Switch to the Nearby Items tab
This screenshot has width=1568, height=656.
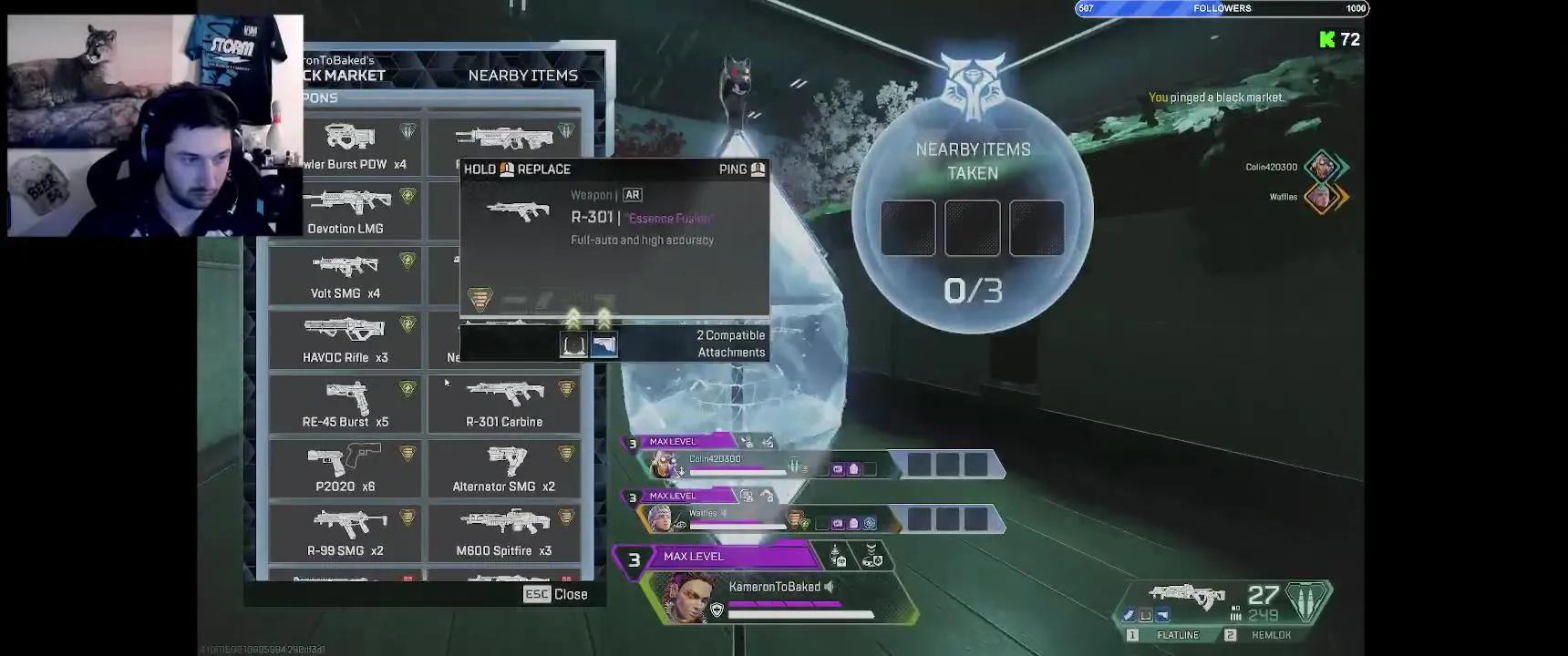(522, 76)
